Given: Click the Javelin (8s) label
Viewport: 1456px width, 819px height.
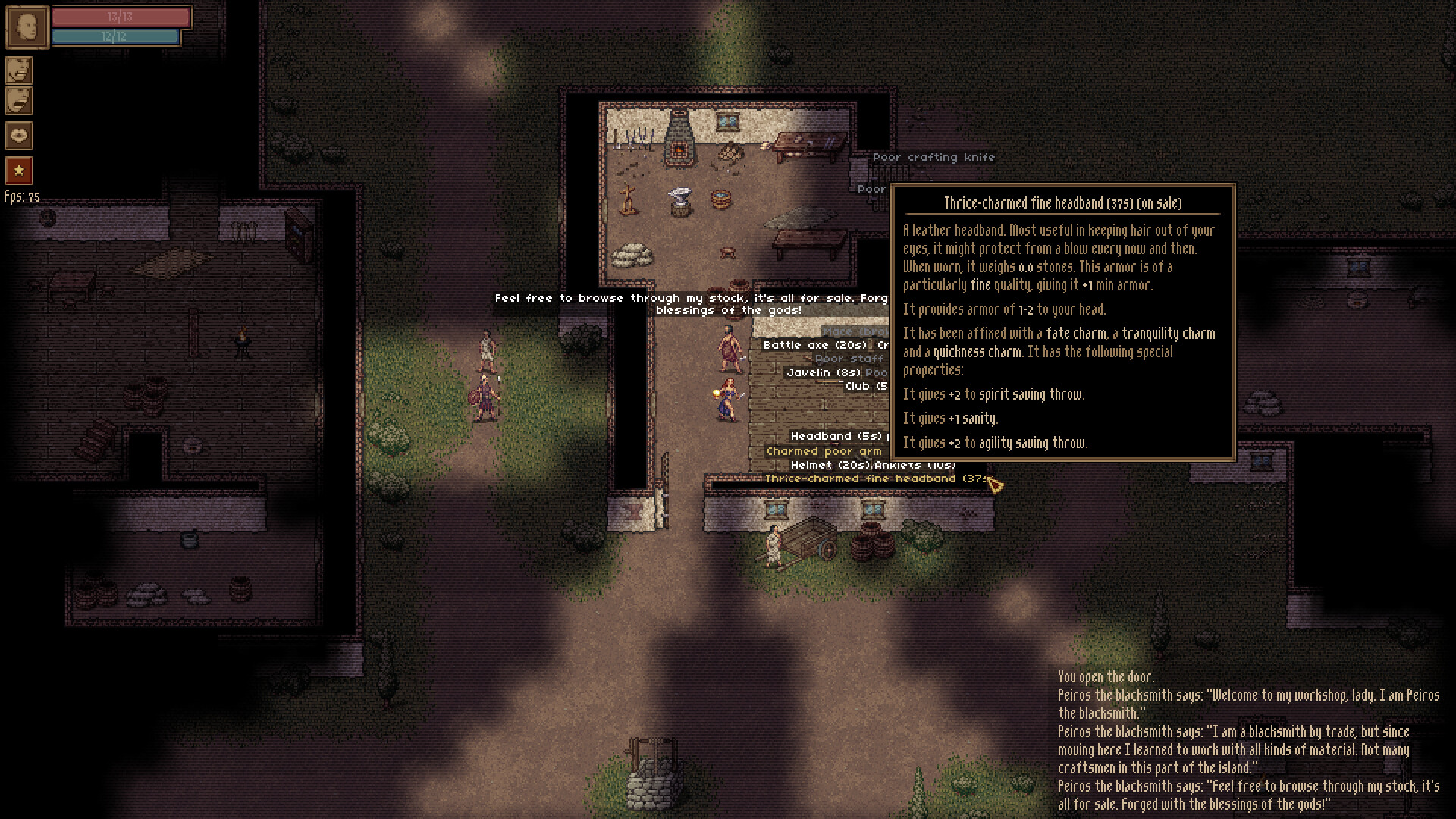Looking at the screenshot, I should tap(824, 372).
